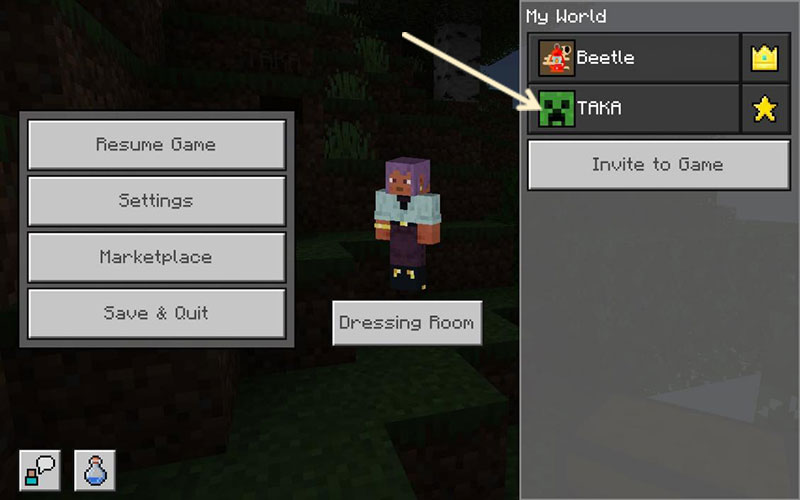The width and height of the screenshot is (800, 500).
Task: Click the star icon beside TAKA
Action: (765, 109)
